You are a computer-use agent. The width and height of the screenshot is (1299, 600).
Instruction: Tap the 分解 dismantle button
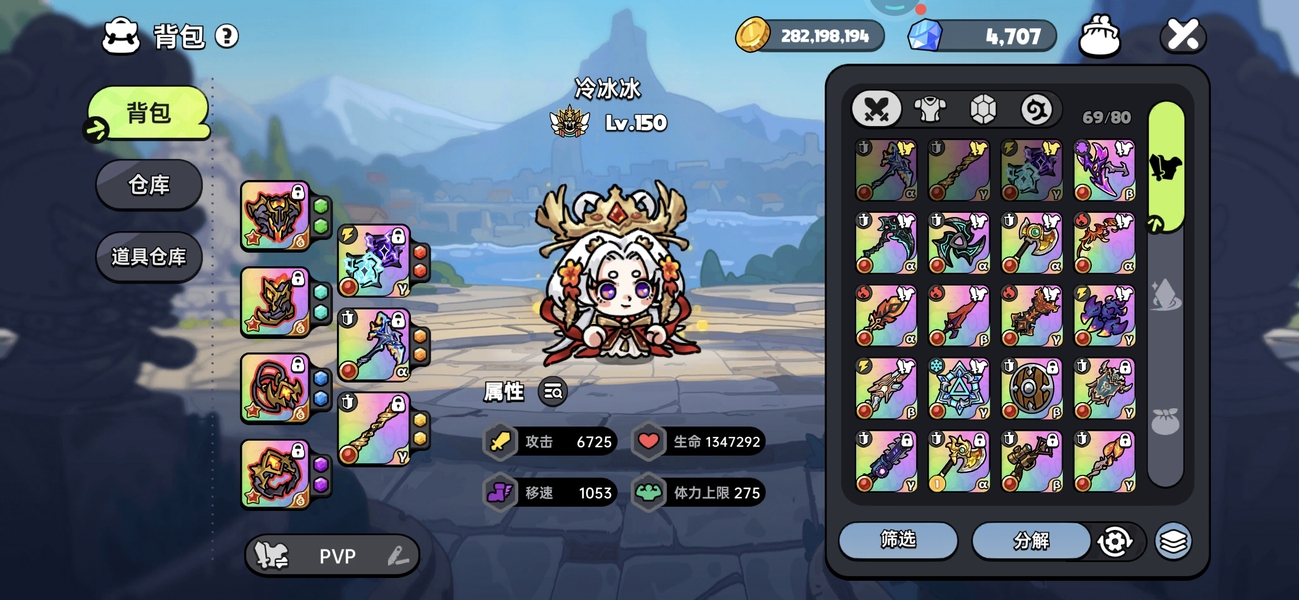pos(1031,540)
